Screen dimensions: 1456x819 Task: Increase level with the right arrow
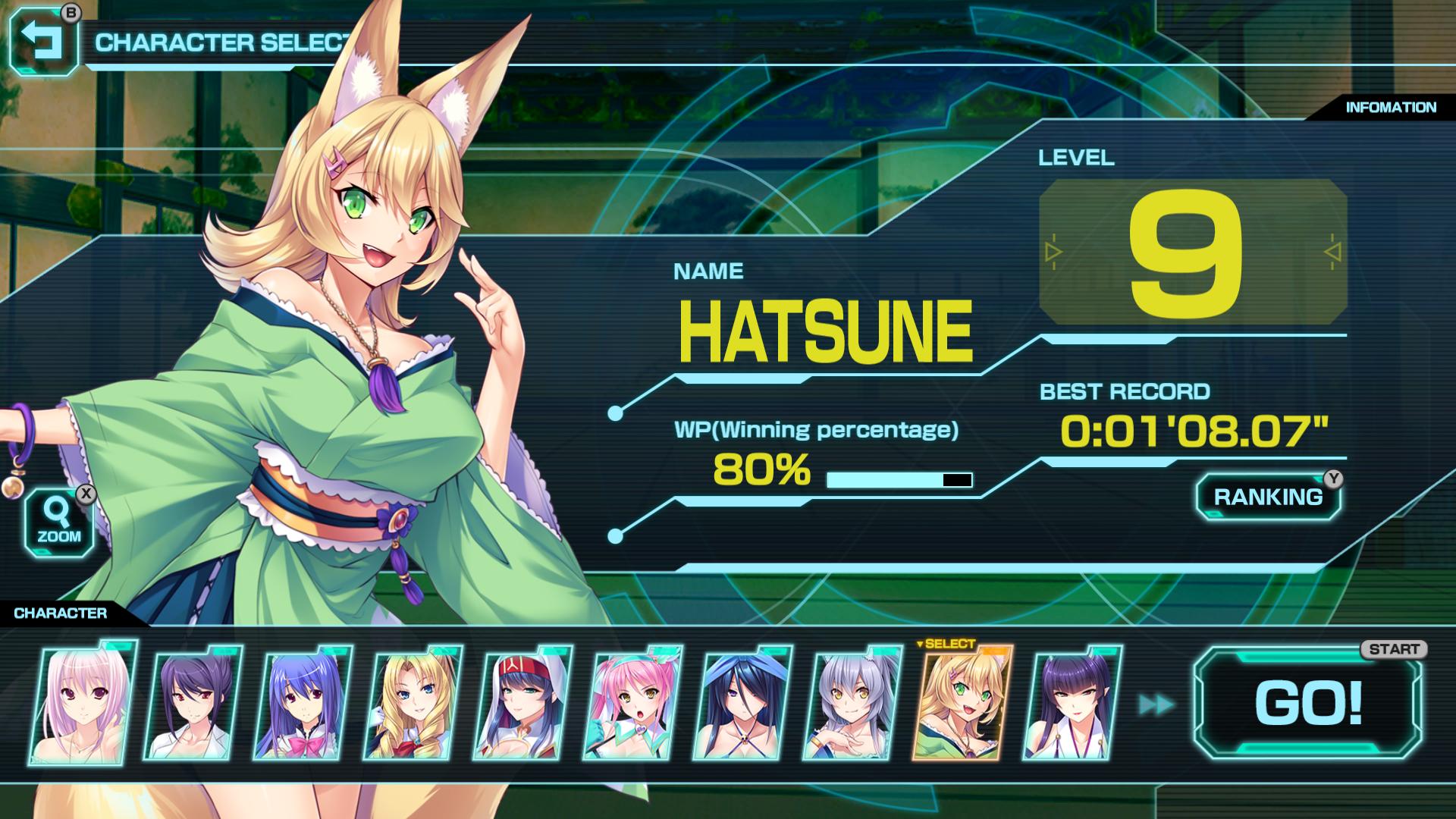pos(1332,252)
